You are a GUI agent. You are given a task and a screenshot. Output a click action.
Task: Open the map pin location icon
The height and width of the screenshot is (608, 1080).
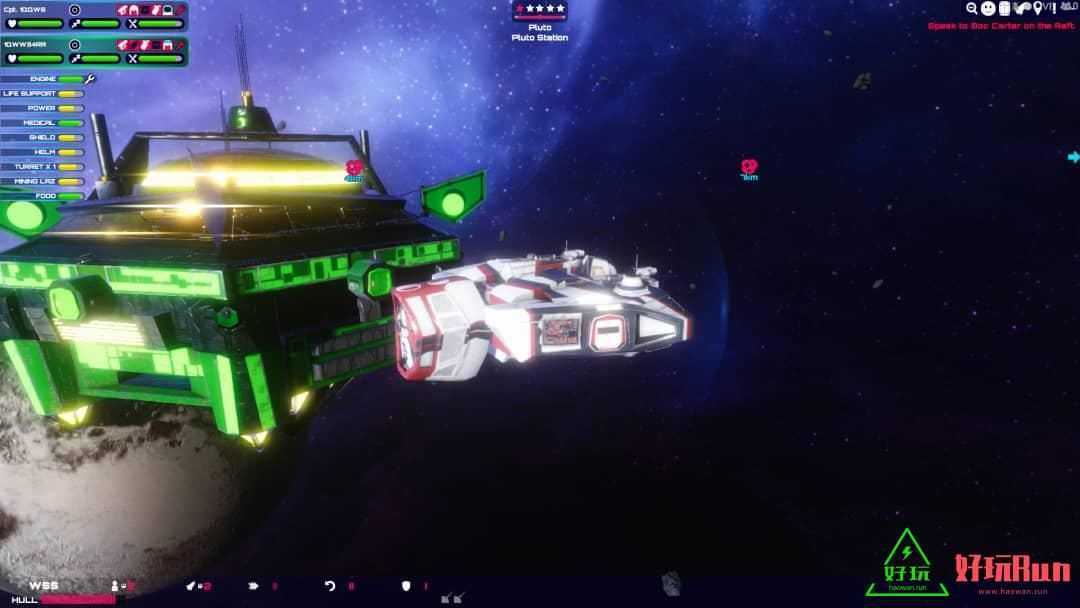[1037, 8]
